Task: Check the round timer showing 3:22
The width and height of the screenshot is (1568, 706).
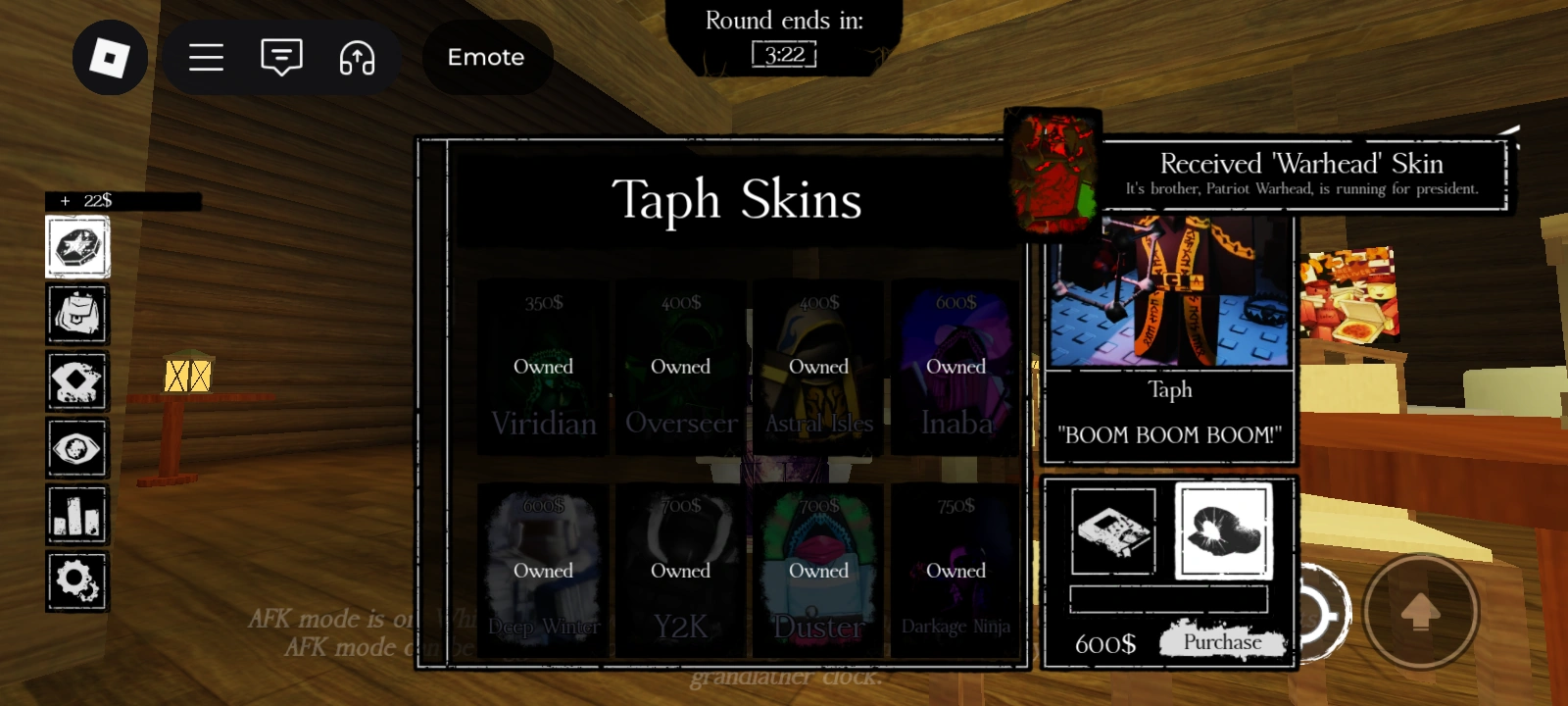Action: (782, 55)
